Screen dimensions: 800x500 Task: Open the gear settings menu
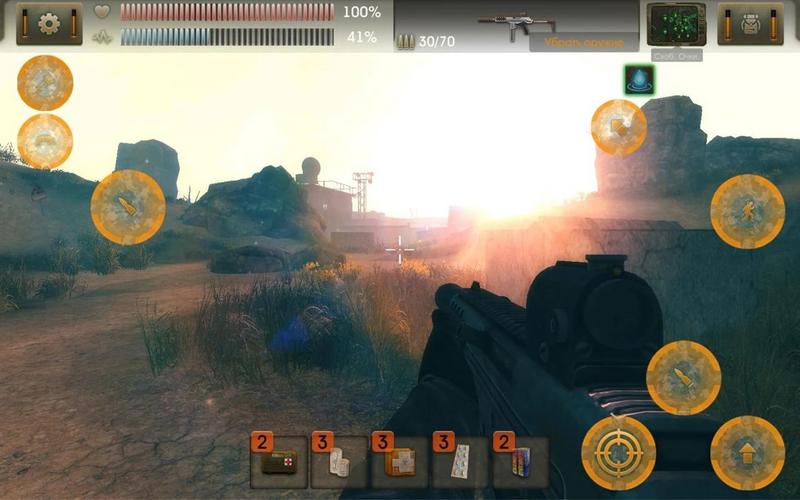(49, 24)
